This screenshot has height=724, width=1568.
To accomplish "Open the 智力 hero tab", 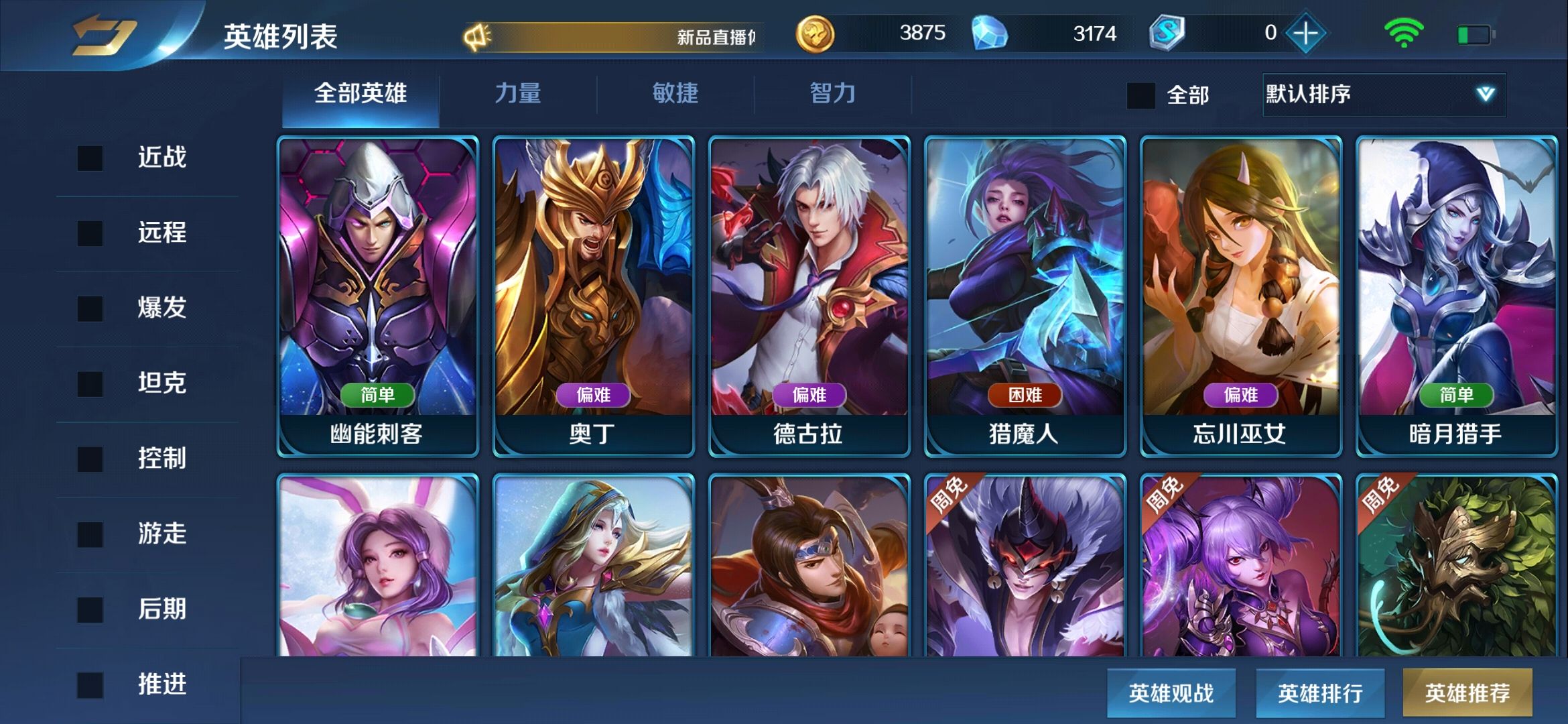I will (x=832, y=93).
